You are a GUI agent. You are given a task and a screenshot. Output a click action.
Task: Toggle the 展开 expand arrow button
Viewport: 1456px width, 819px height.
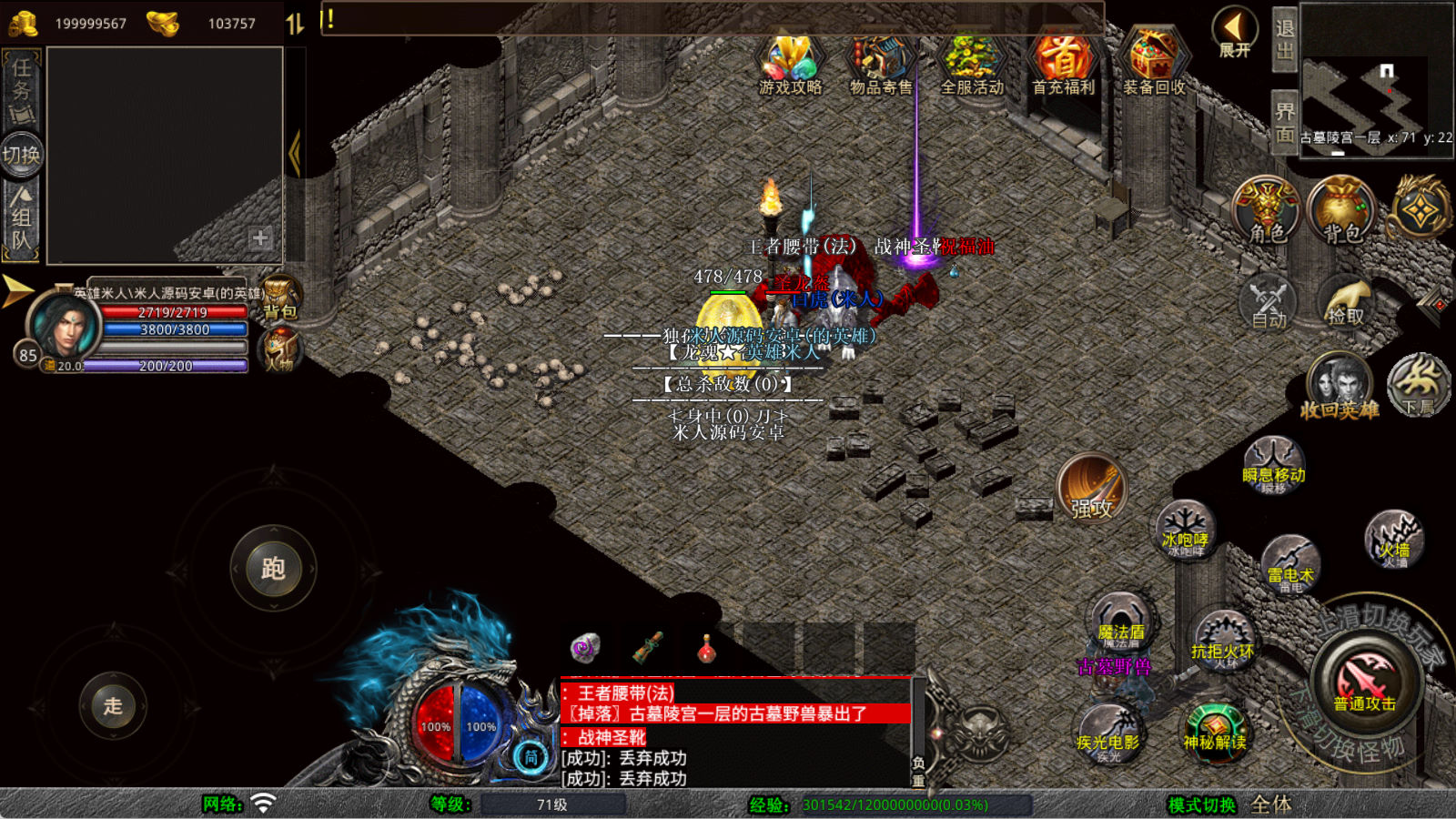point(1235,33)
